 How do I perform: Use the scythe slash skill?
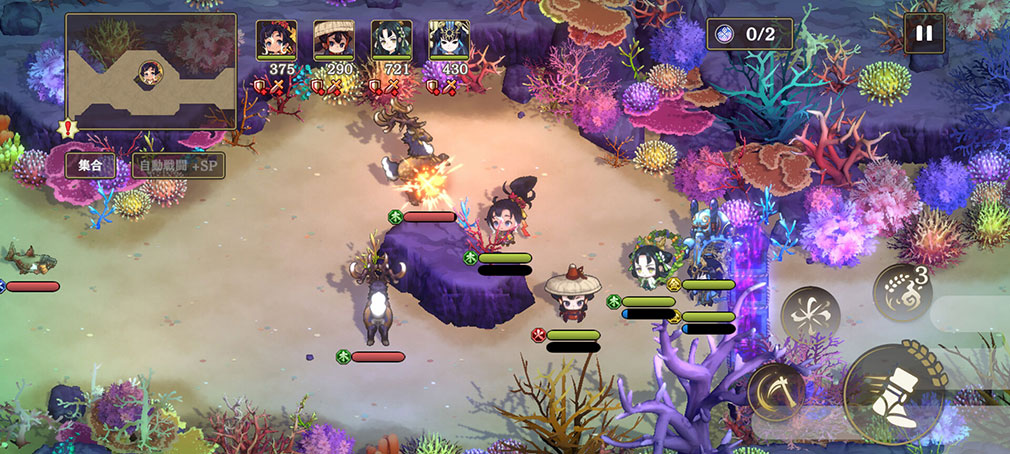(x=776, y=391)
